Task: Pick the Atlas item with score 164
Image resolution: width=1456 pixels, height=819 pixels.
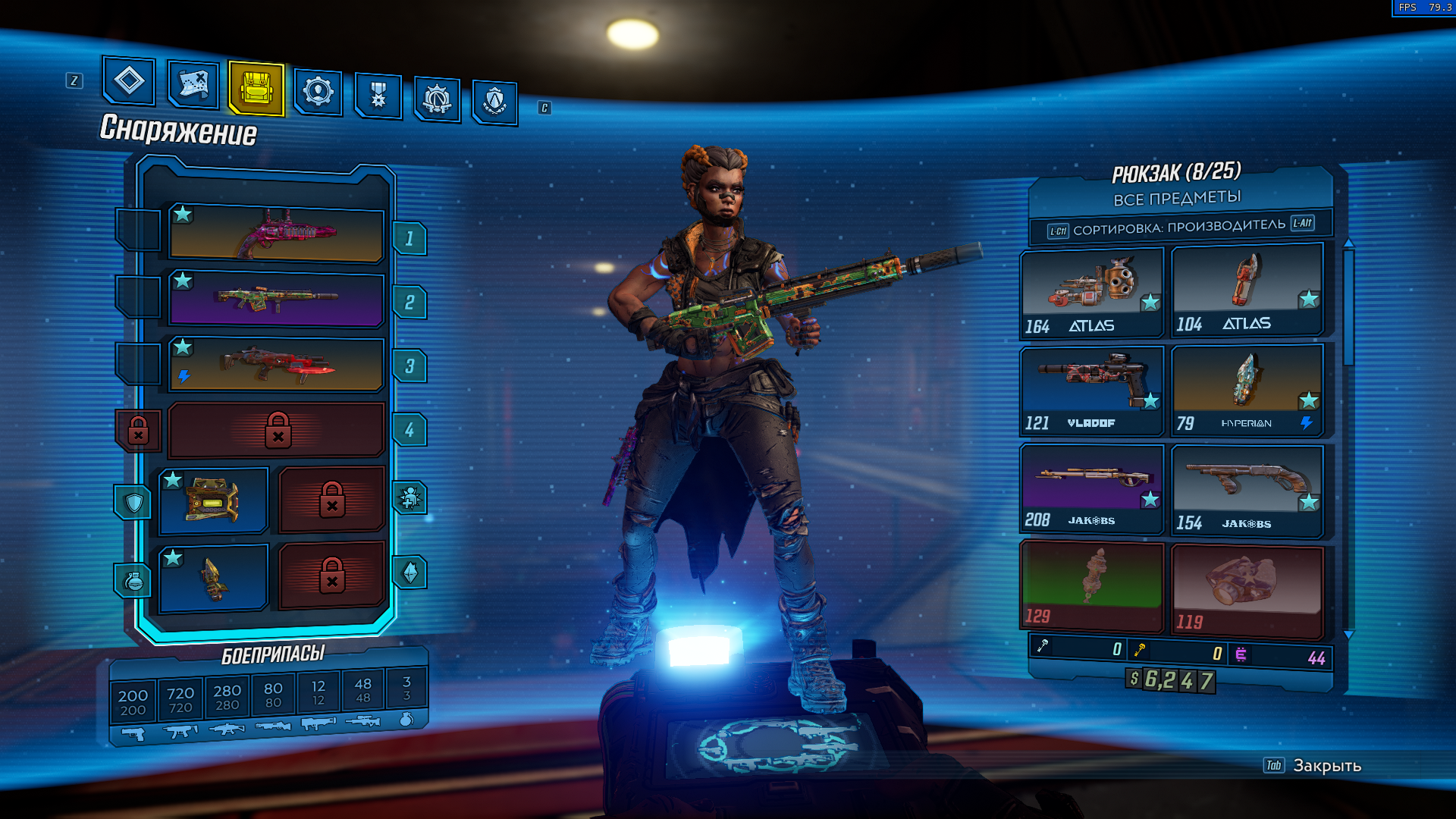Action: [1091, 293]
